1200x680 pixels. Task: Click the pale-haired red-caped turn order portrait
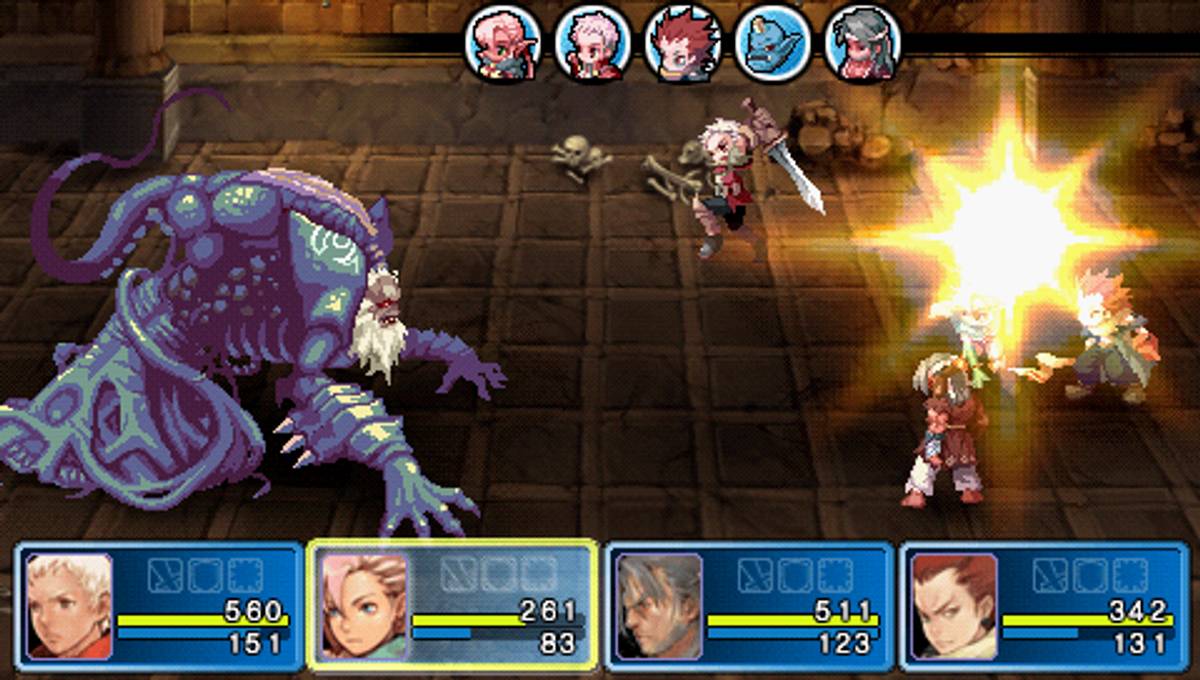tap(593, 45)
